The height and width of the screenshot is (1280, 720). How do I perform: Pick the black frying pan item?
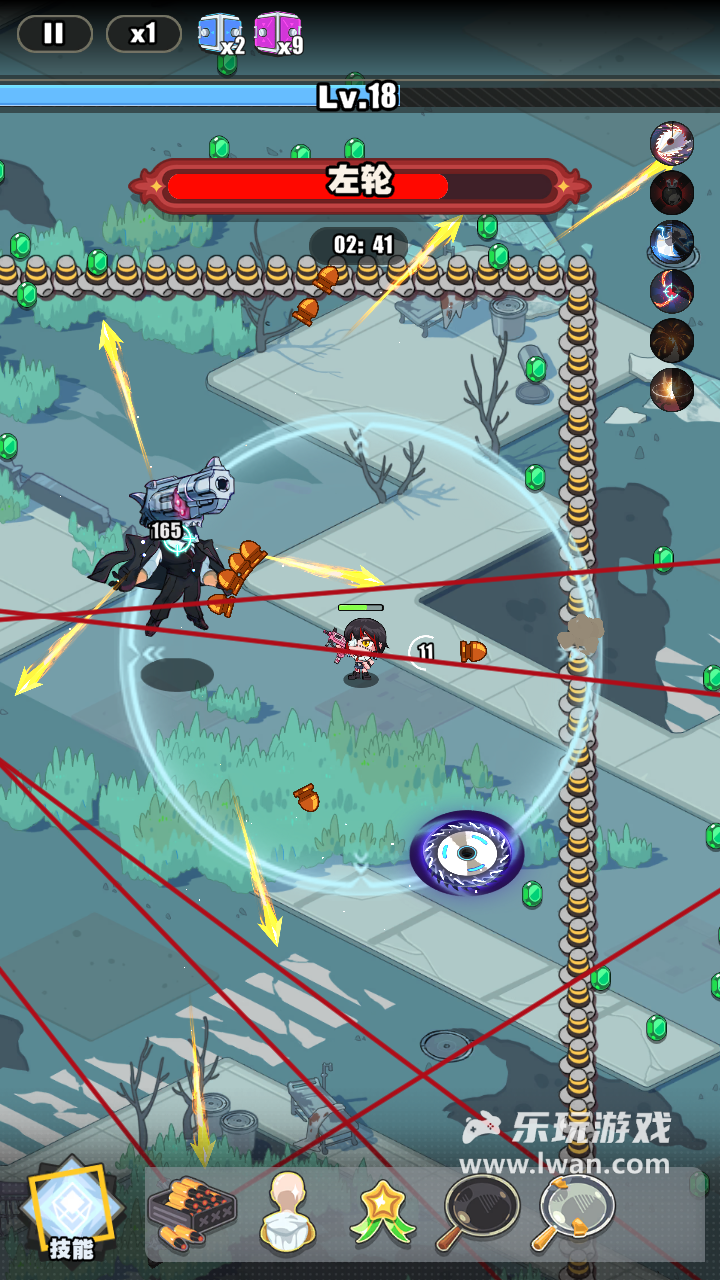click(478, 1213)
